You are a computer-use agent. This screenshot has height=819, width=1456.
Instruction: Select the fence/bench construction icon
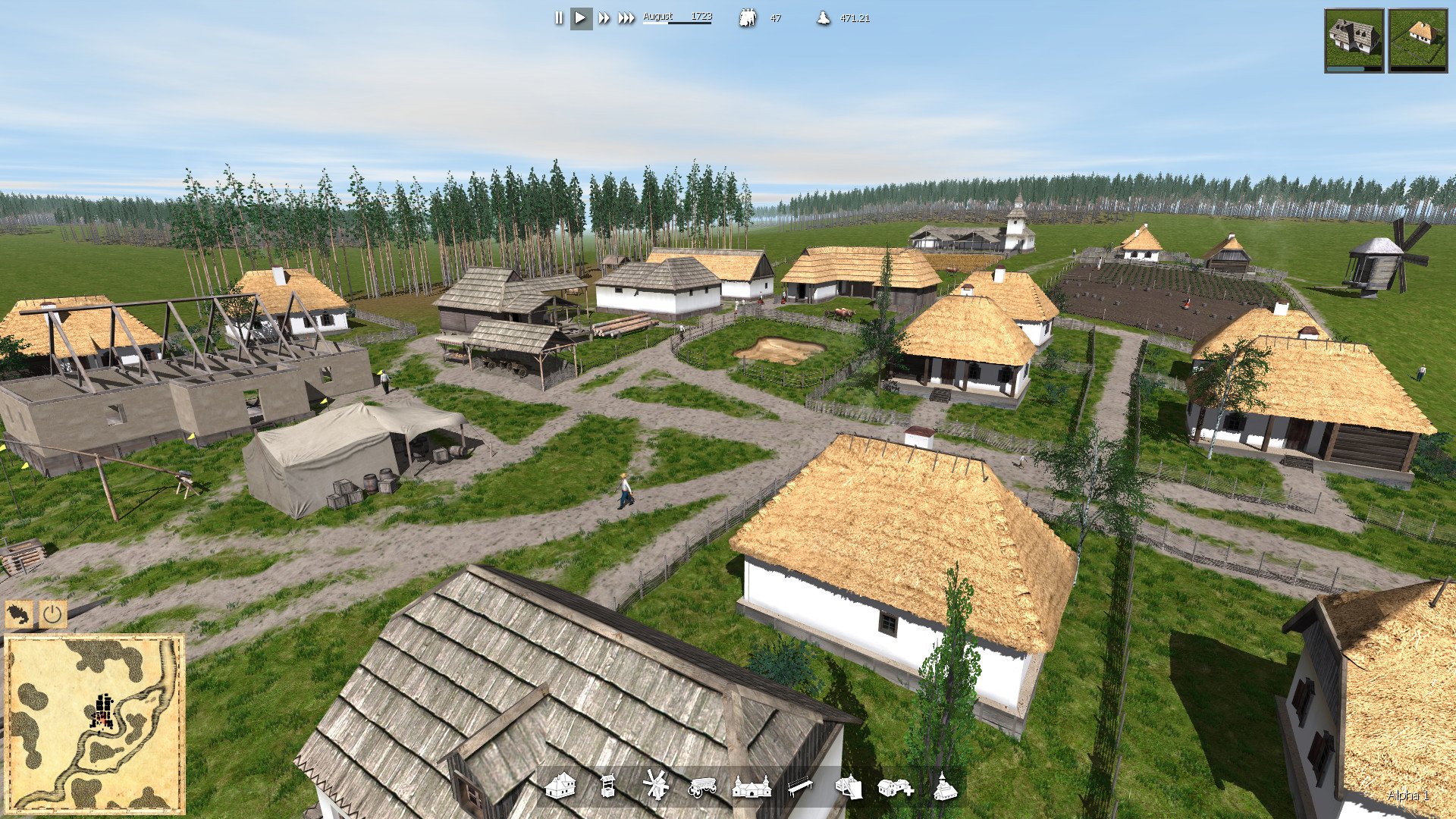coord(800,787)
